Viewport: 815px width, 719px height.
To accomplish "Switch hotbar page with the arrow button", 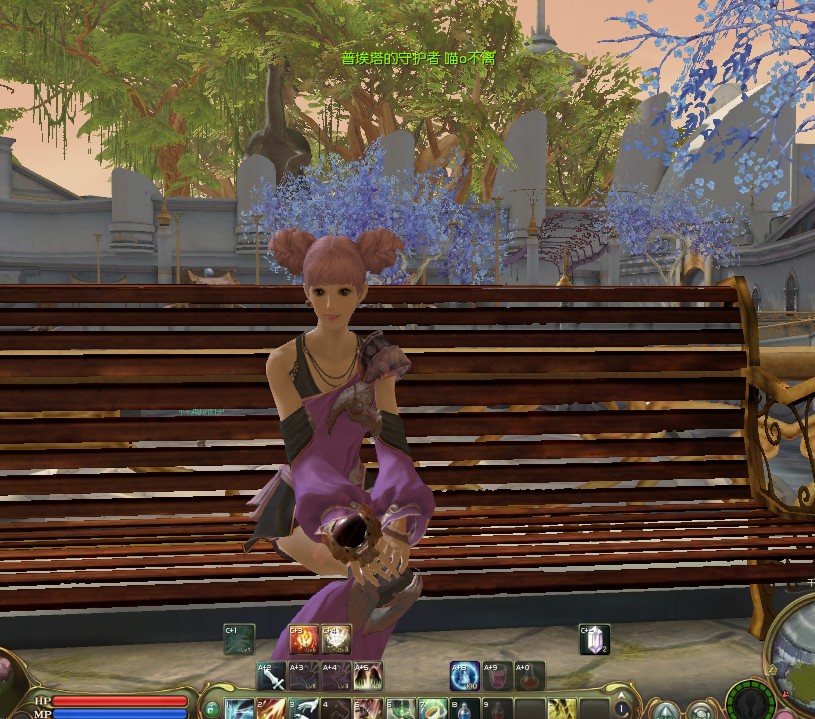I will click(x=622, y=709).
